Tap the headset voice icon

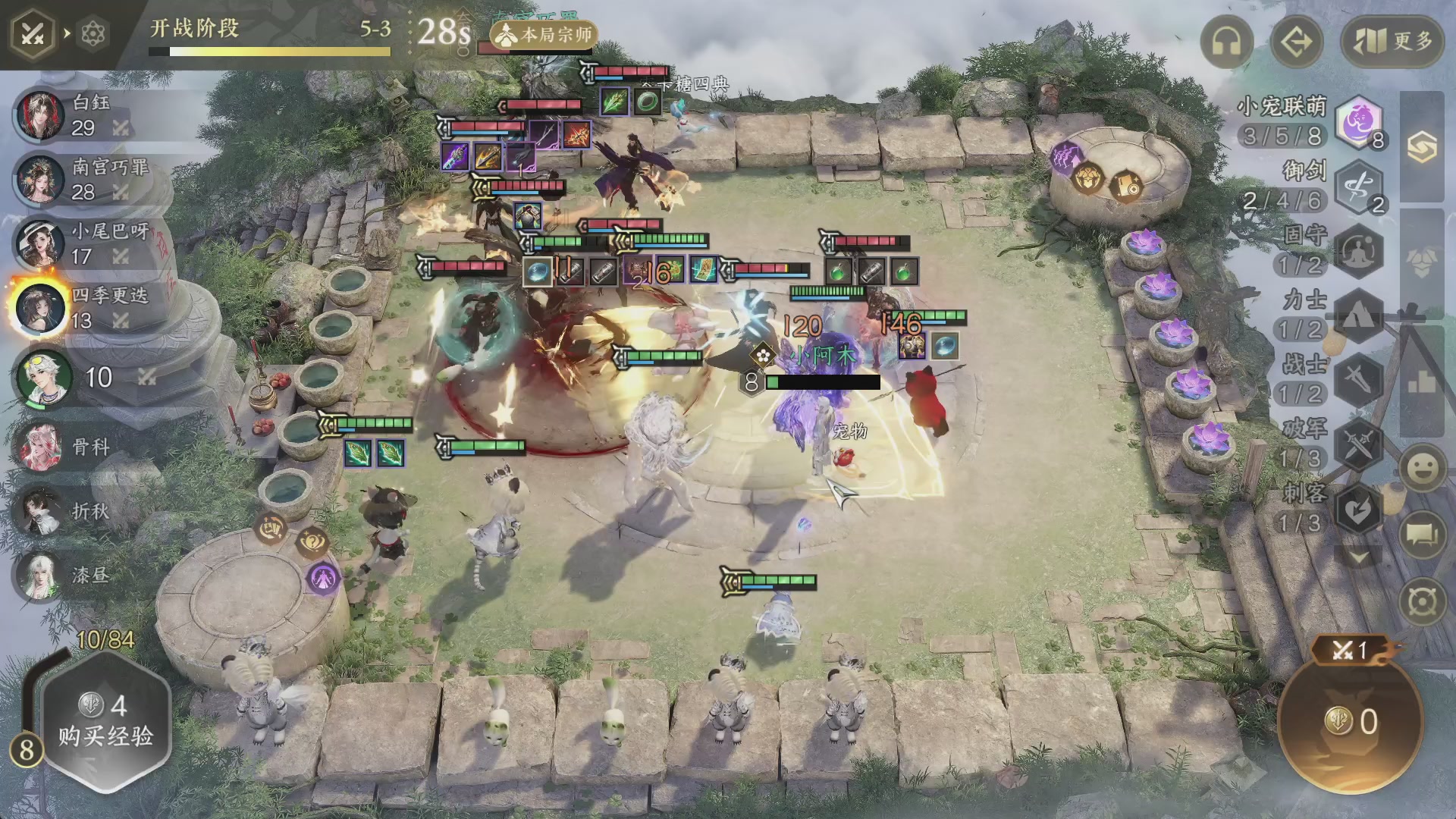[x=1226, y=42]
